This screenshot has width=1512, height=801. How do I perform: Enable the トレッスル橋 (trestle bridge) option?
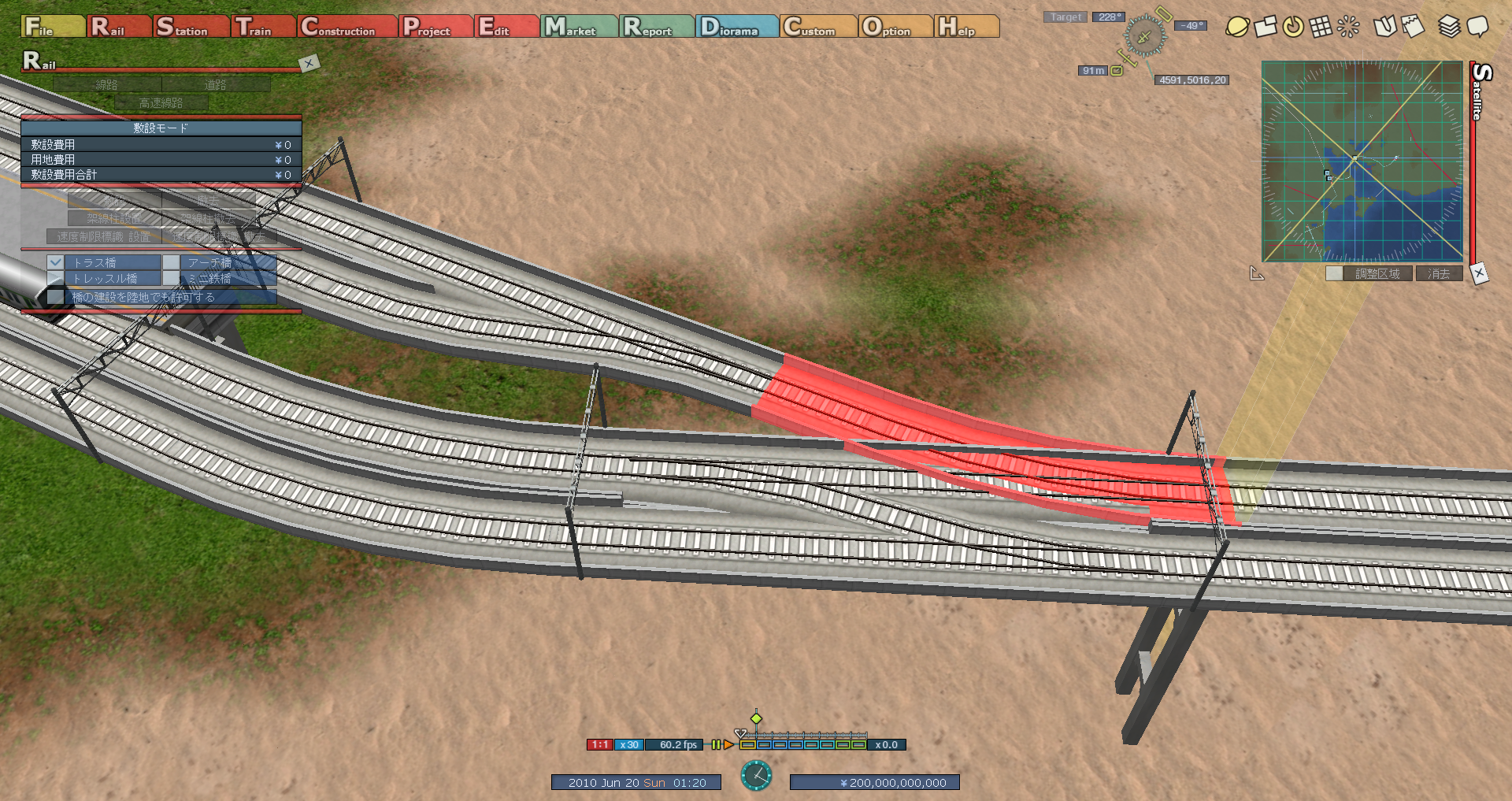coord(55,278)
